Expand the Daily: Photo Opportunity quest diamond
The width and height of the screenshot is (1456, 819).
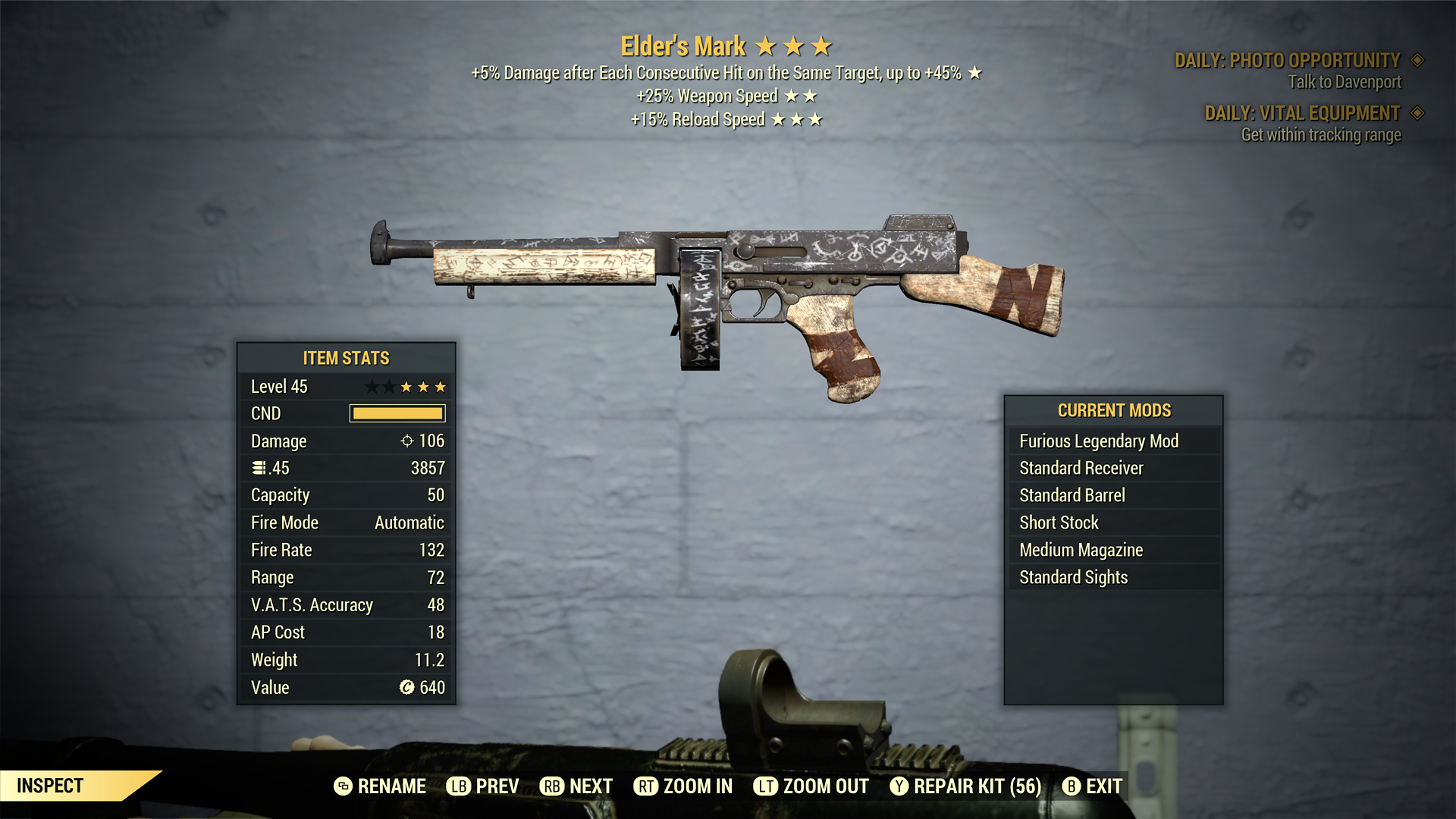click(1417, 61)
